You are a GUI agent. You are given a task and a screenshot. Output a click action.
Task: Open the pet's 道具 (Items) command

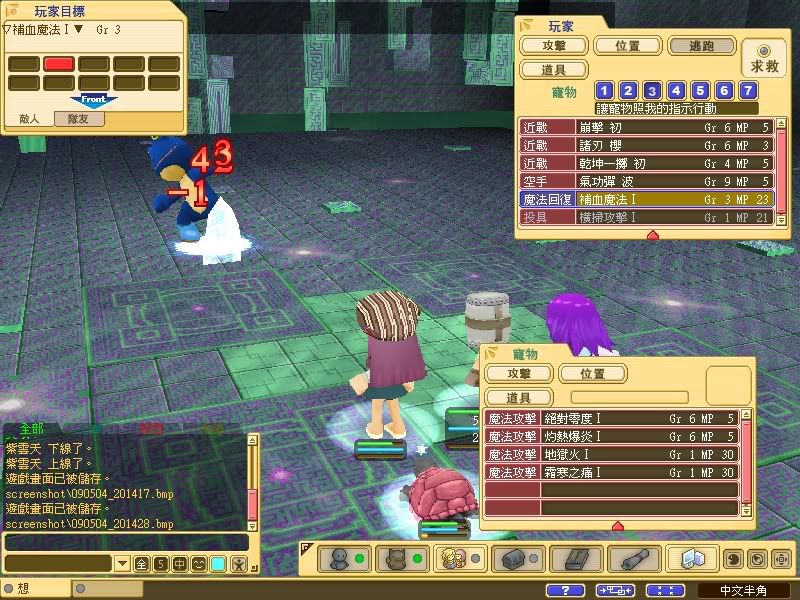517,397
